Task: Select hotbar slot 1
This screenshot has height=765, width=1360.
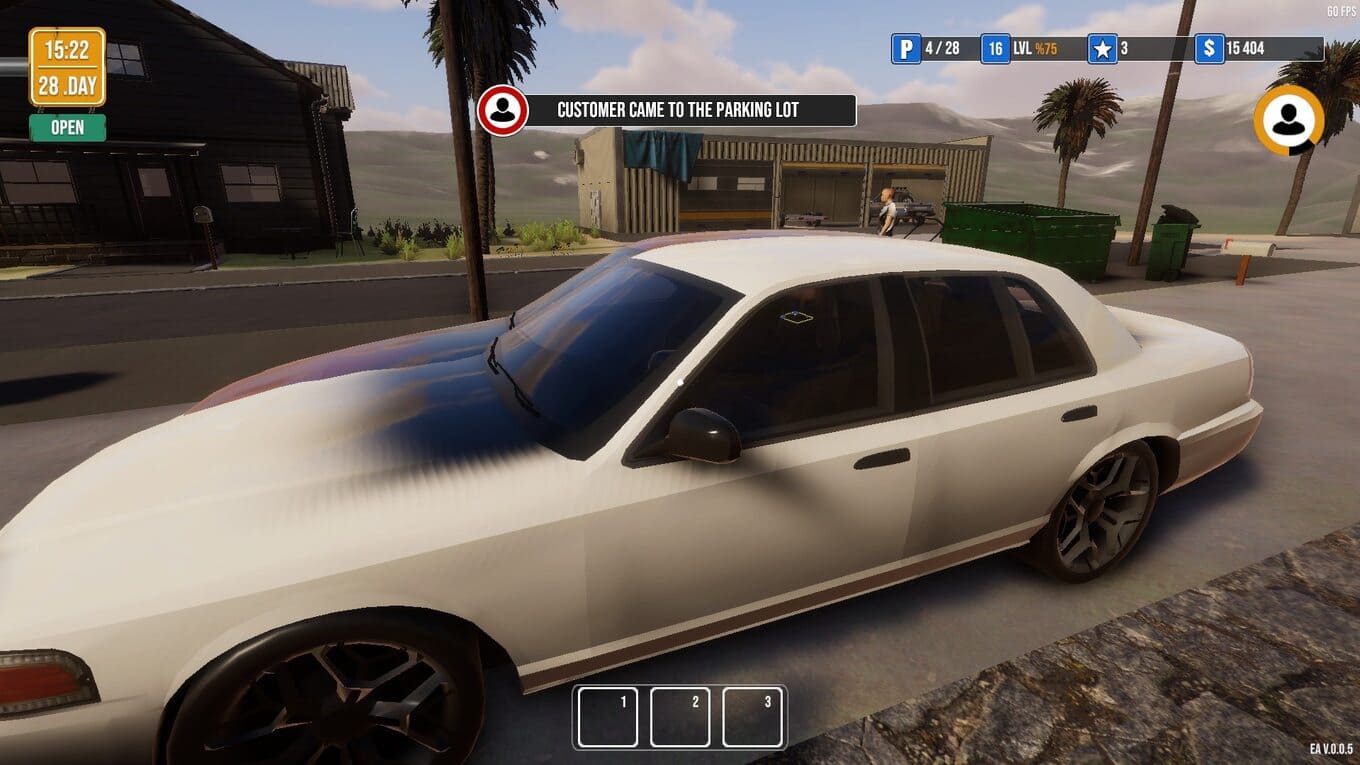Action: pos(608,717)
